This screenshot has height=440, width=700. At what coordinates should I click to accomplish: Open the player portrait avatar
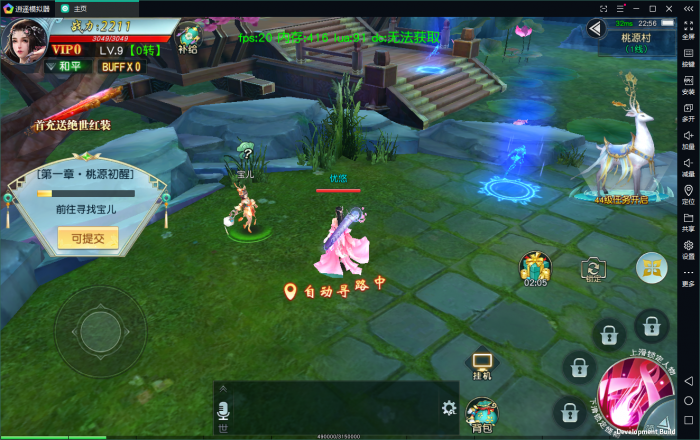22,40
